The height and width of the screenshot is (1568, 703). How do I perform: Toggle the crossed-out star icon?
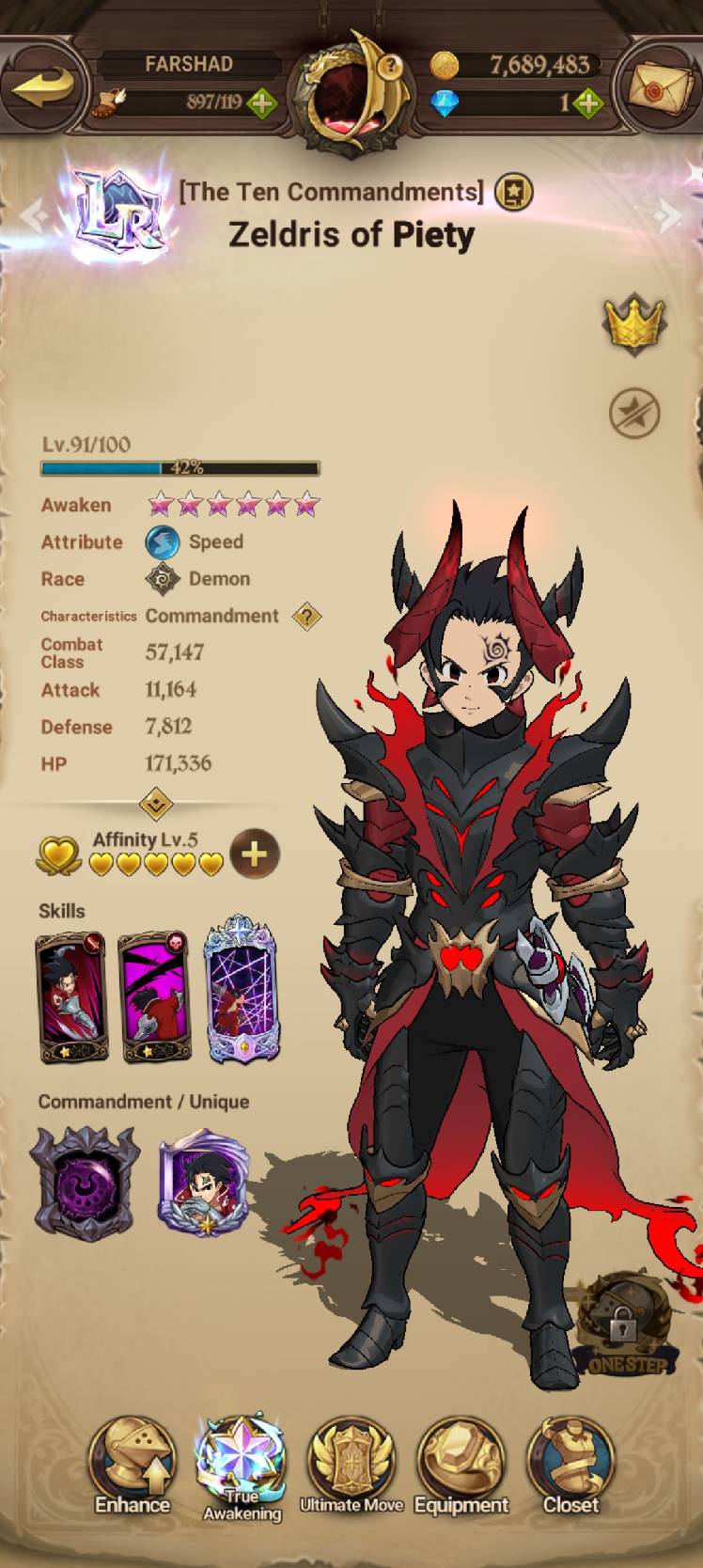pos(634,413)
